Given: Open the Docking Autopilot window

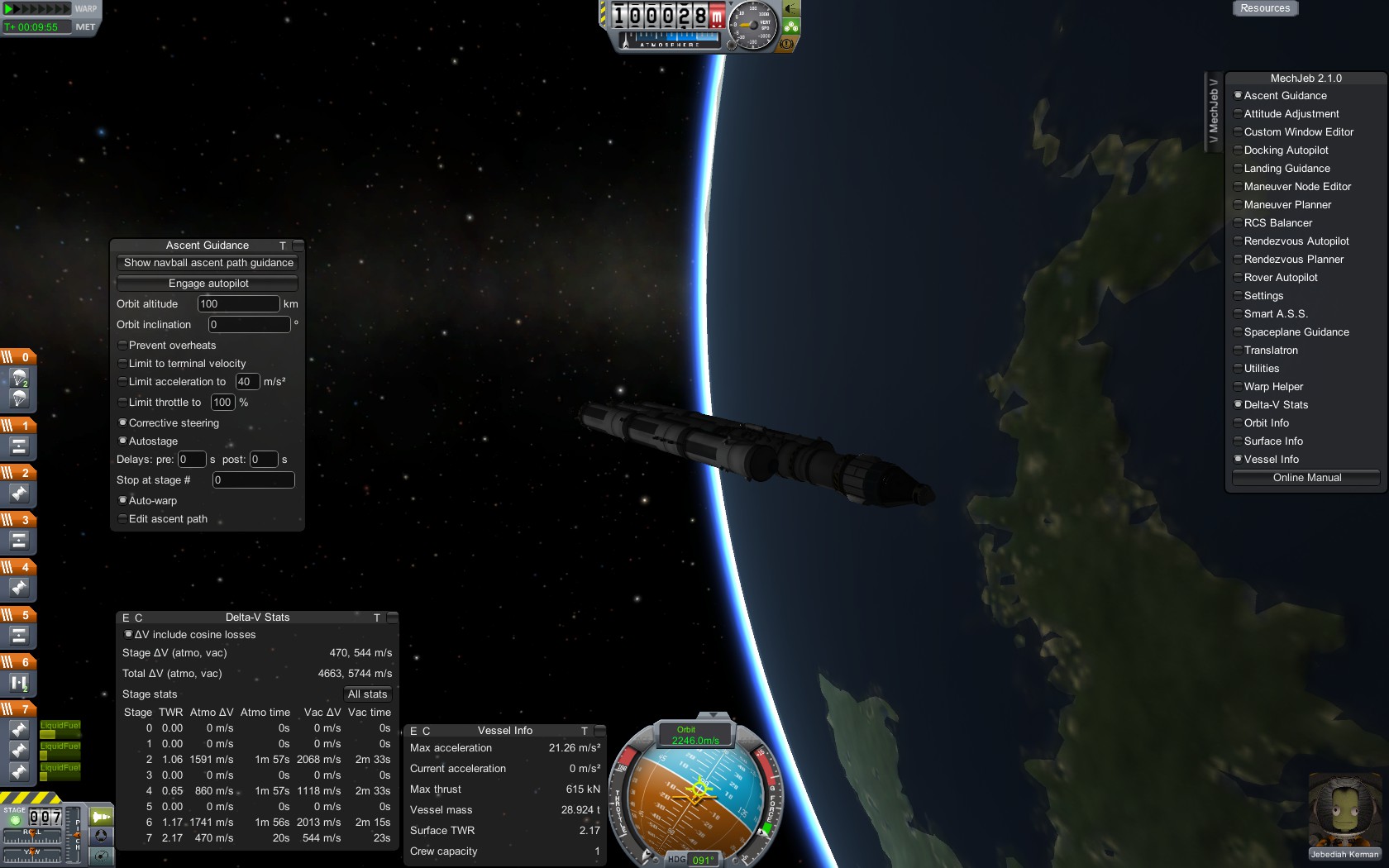Looking at the screenshot, I should tap(1286, 150).
